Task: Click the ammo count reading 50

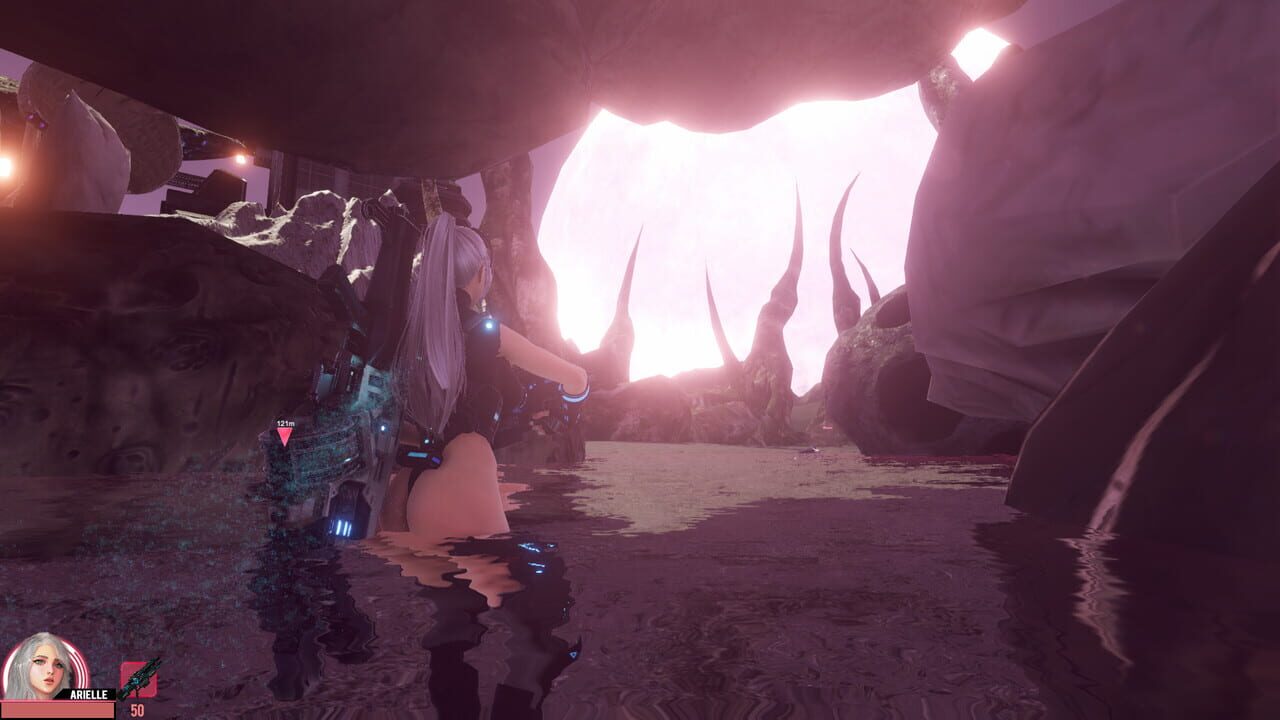Action: click(x=136, y=708)
